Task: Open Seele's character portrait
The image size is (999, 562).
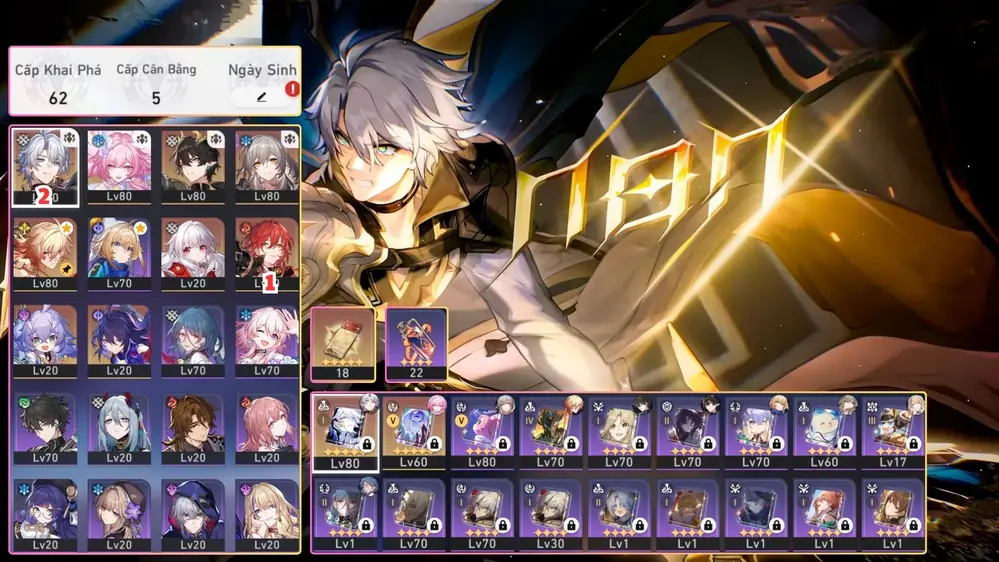Action: click(x=118, y=340)
